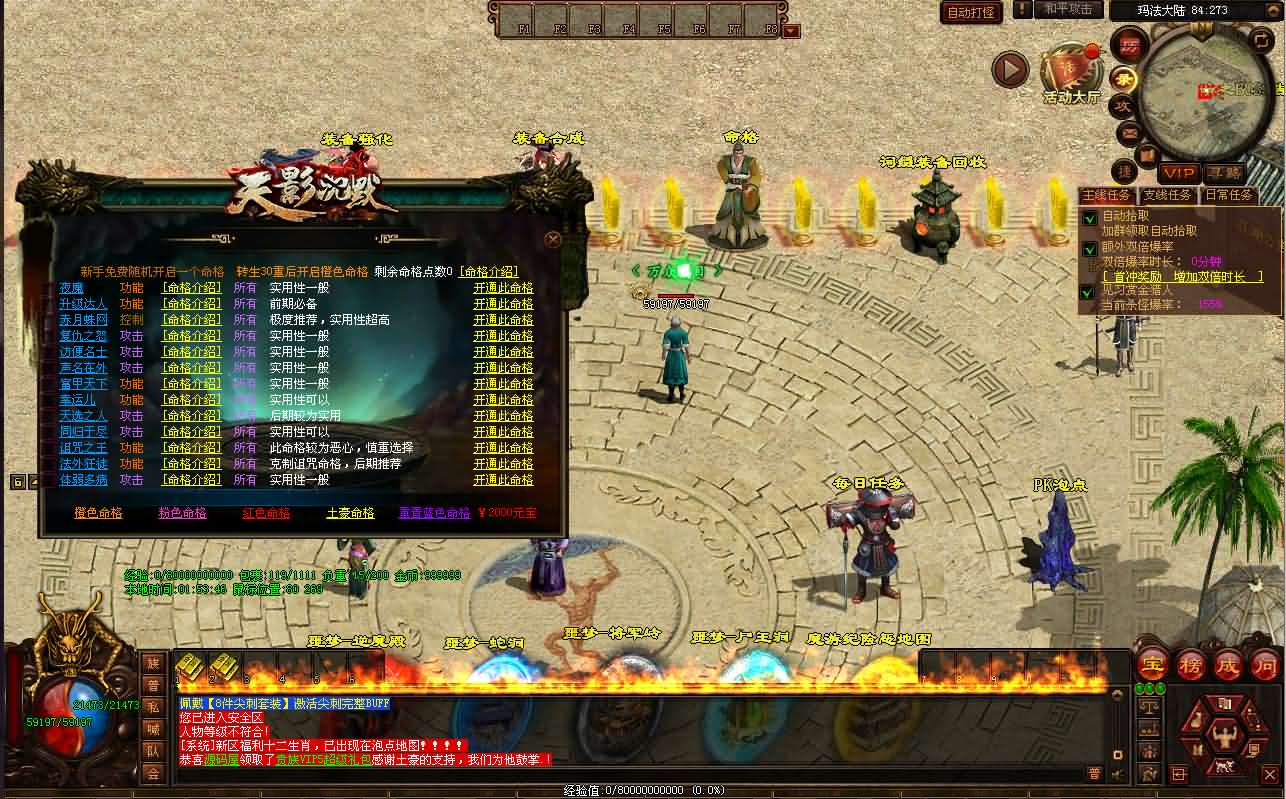Select the 粉色命格 category
This screenshot has width=1286, height=799.
click(182, 513)
